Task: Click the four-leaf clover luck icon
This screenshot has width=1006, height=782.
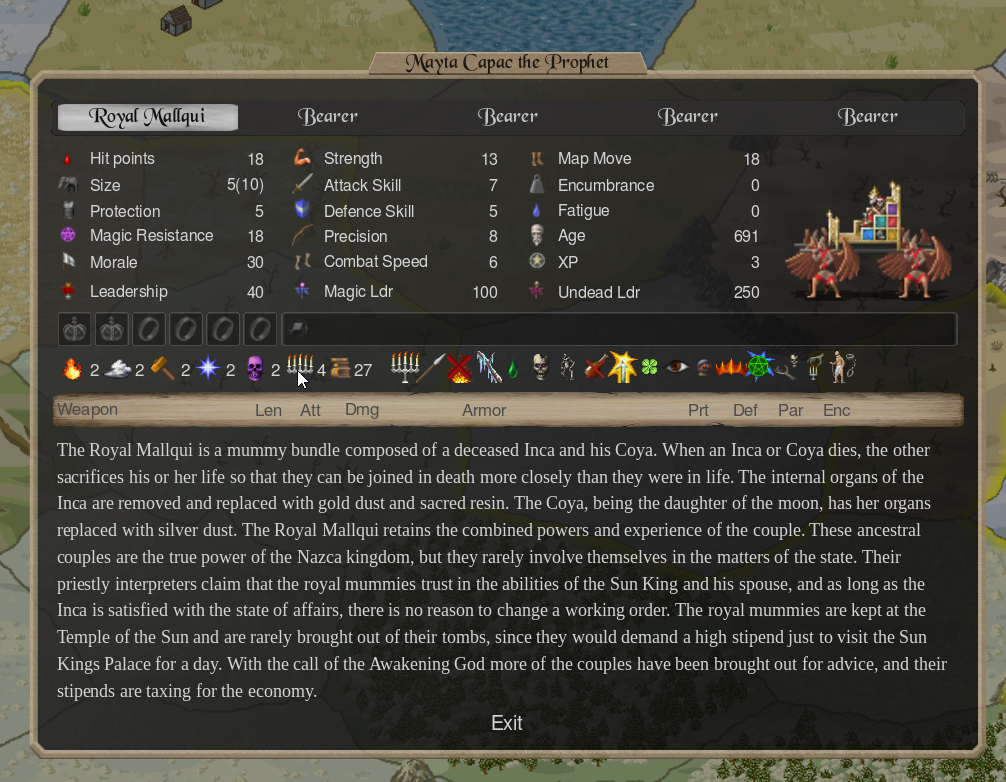Action: pos(650,368)
